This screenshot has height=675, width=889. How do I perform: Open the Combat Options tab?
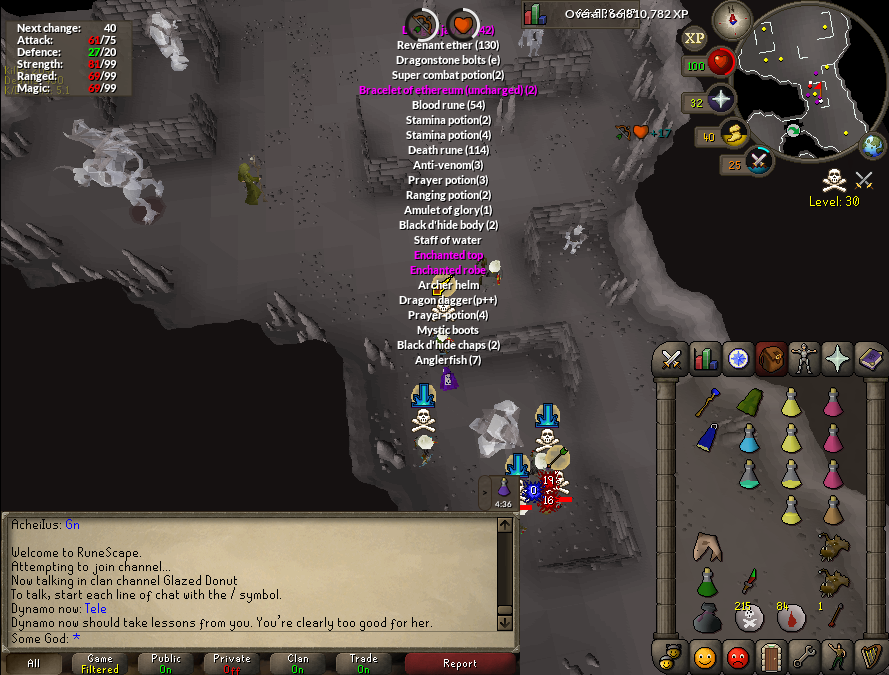[x=671, y=359]
